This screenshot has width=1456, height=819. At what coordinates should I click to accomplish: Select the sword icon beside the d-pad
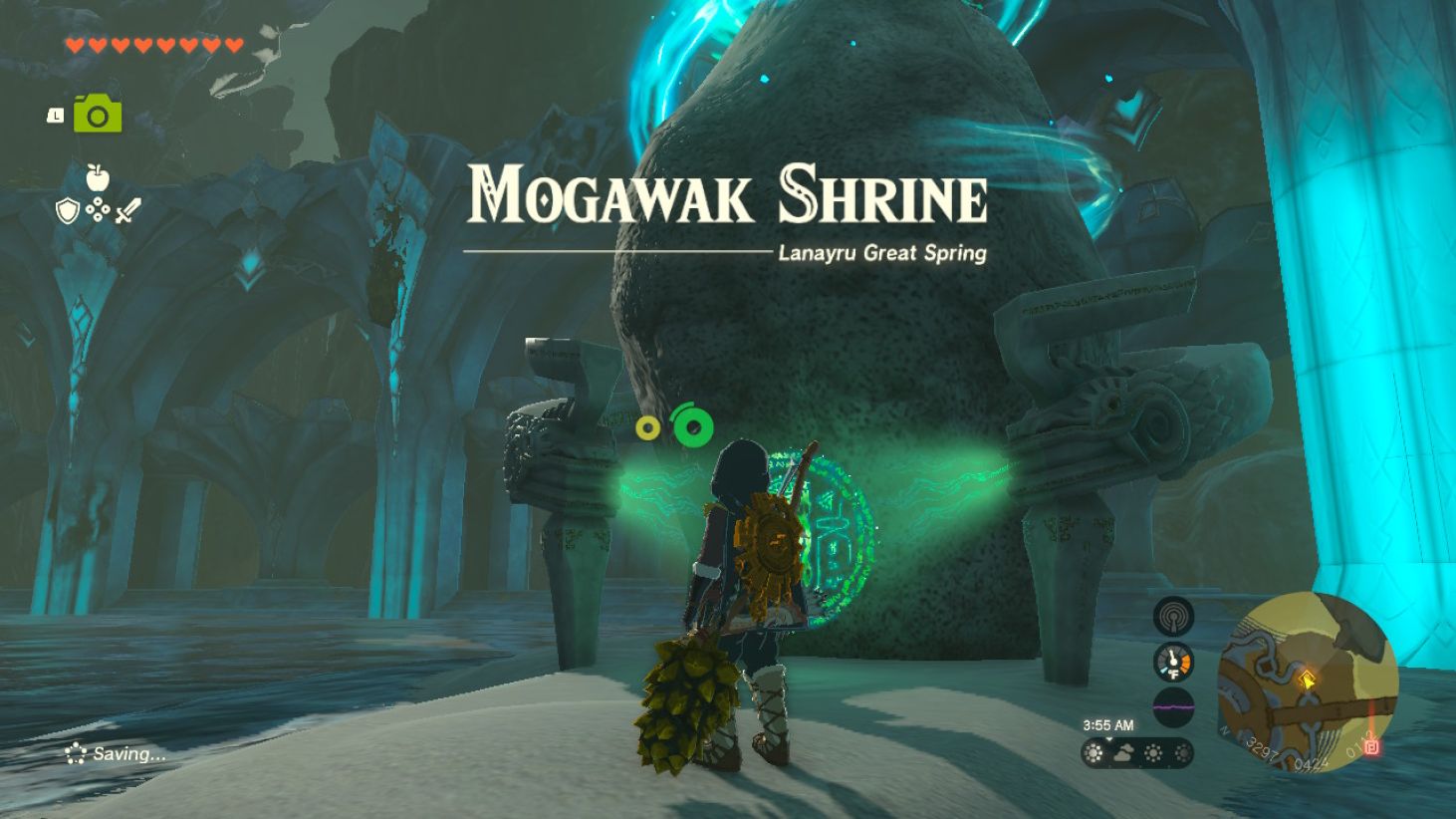coord(128,210)
